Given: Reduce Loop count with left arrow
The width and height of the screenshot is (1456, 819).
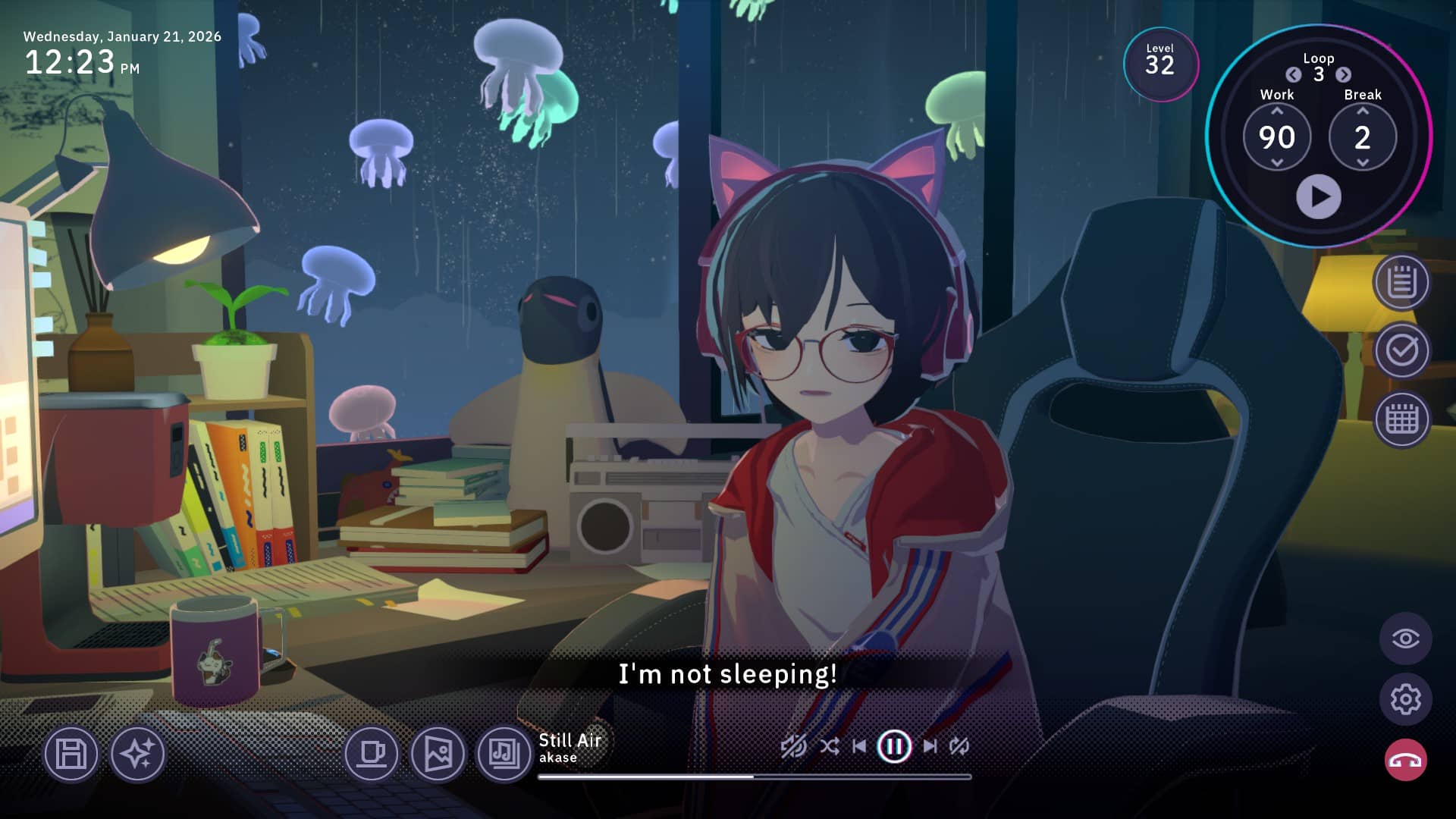Looking at the screenshot, I should [1294, 74].
